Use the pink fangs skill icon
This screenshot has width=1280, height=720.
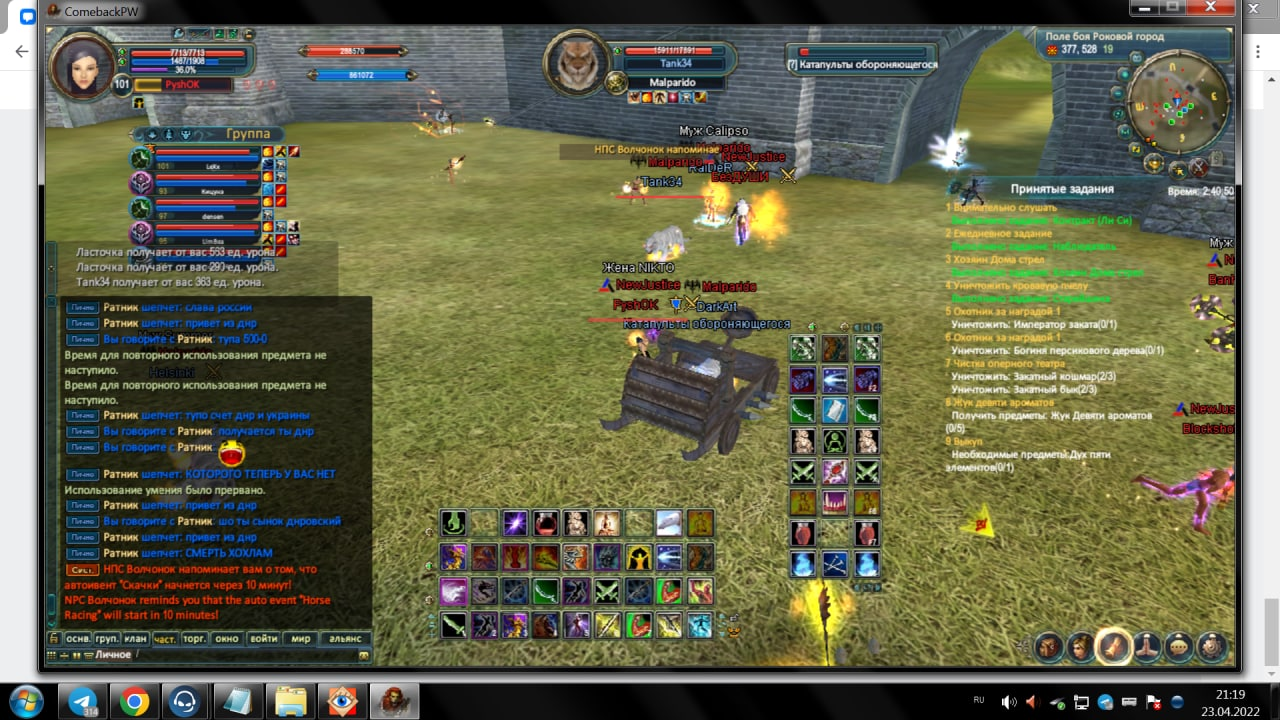[835, 502]
